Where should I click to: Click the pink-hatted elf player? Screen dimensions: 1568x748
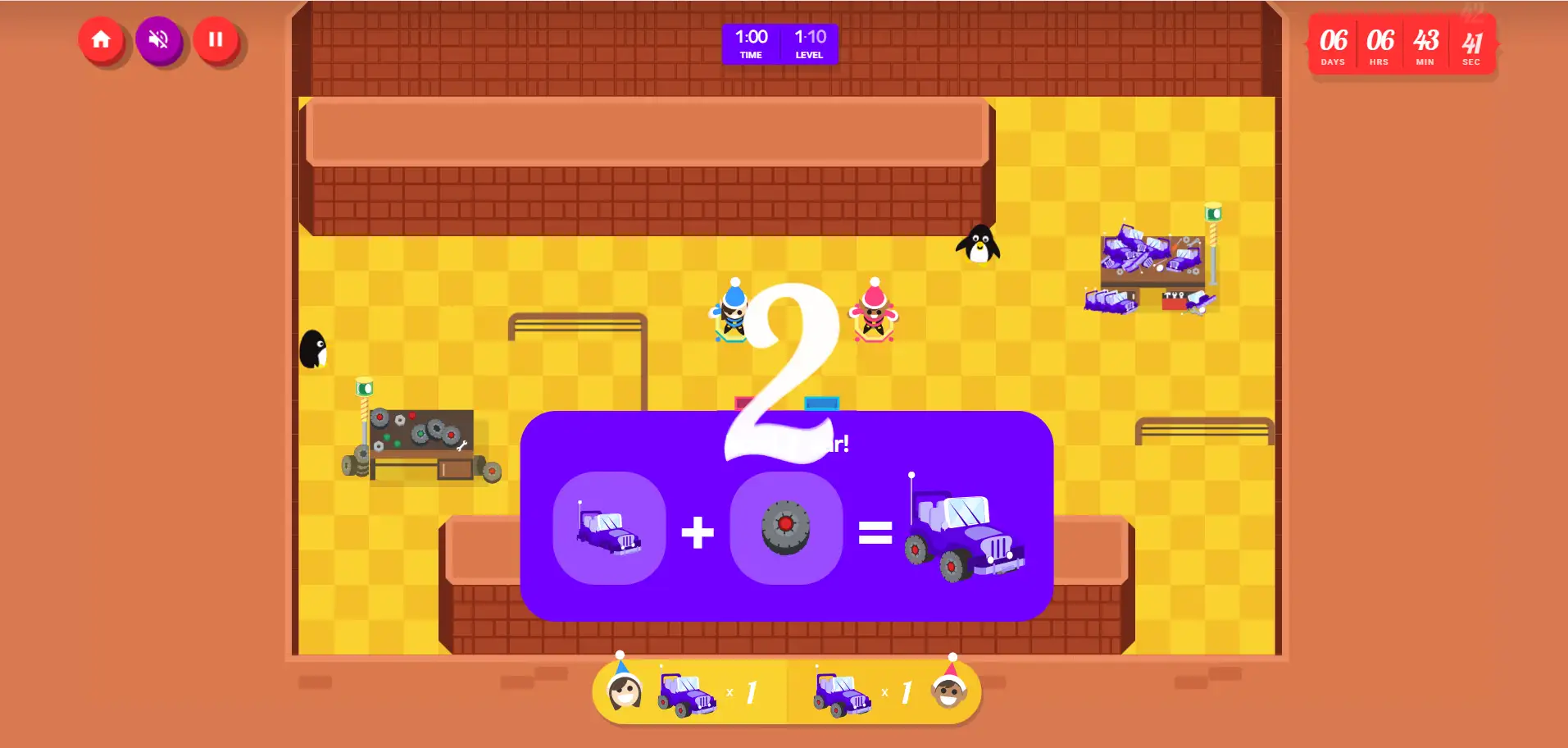tap(871, 314)
